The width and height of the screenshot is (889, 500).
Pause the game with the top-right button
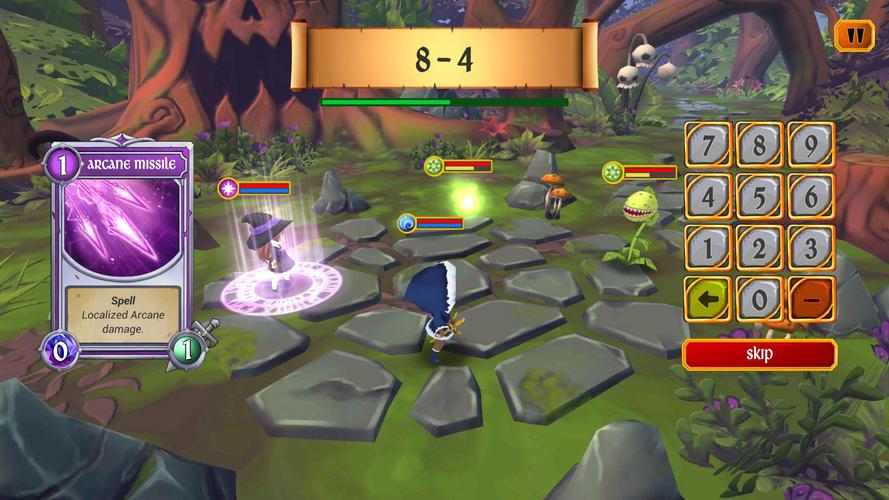tap(854, 36)
